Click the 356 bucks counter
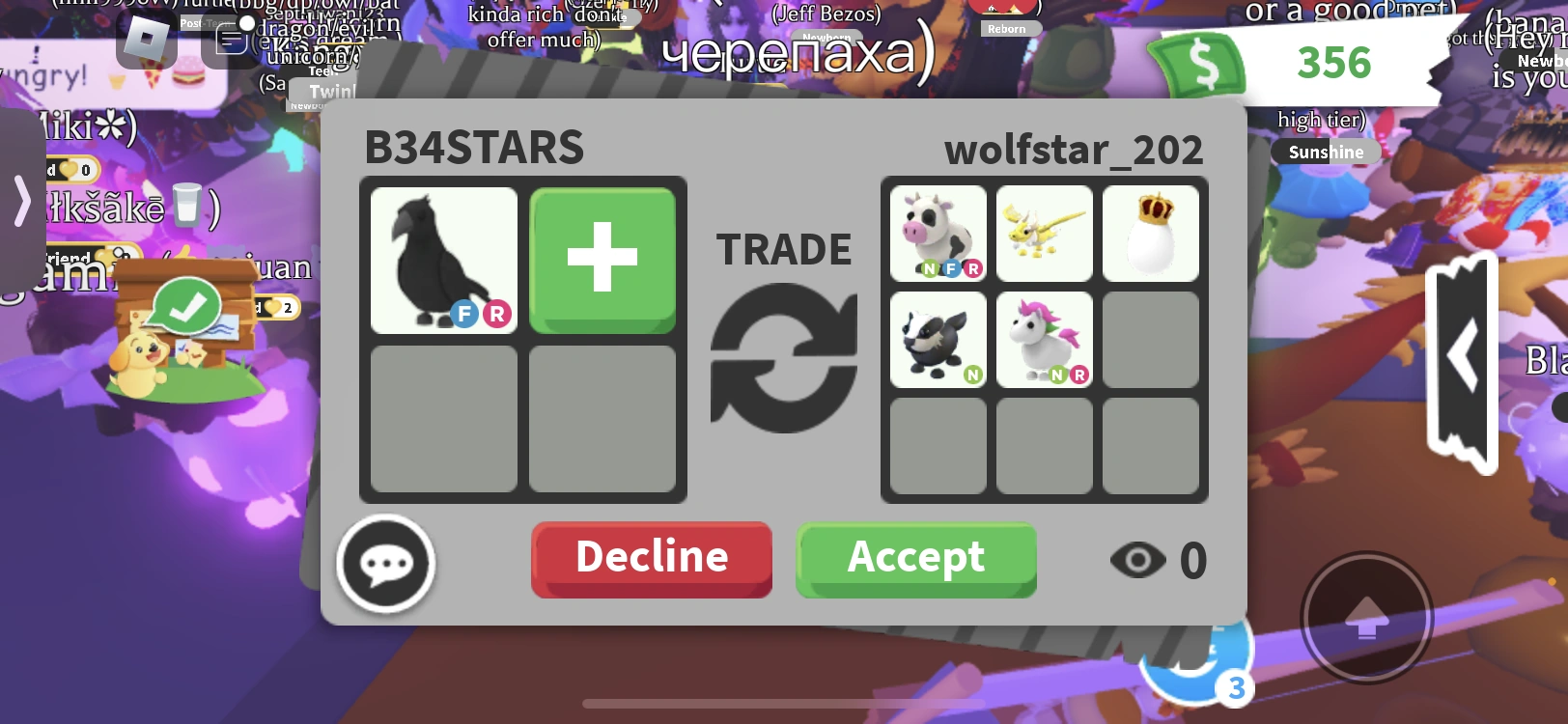 tap(1335, 64)
